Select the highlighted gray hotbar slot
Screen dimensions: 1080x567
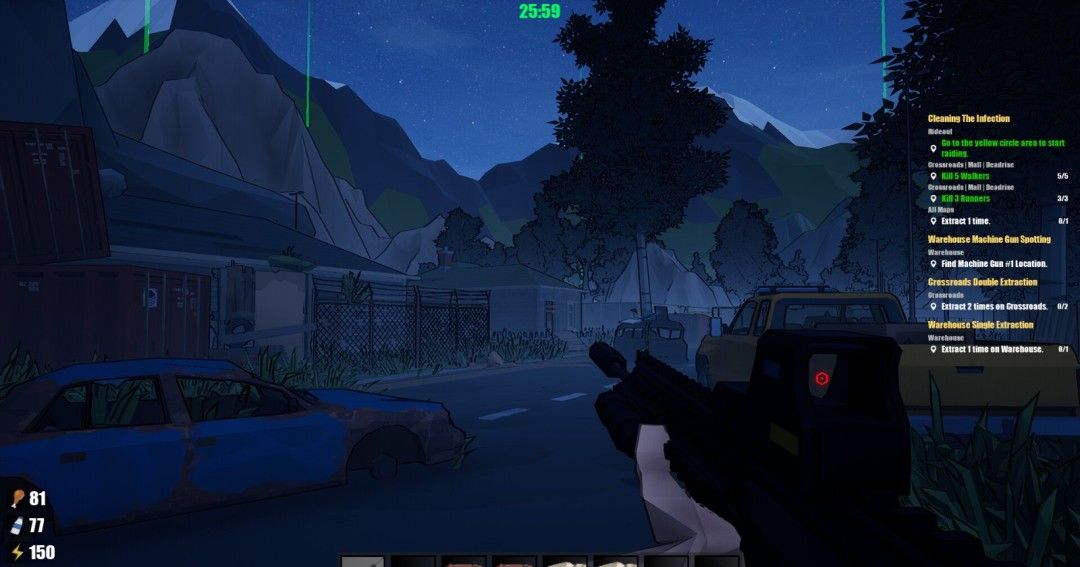click(x=362, y=561)
